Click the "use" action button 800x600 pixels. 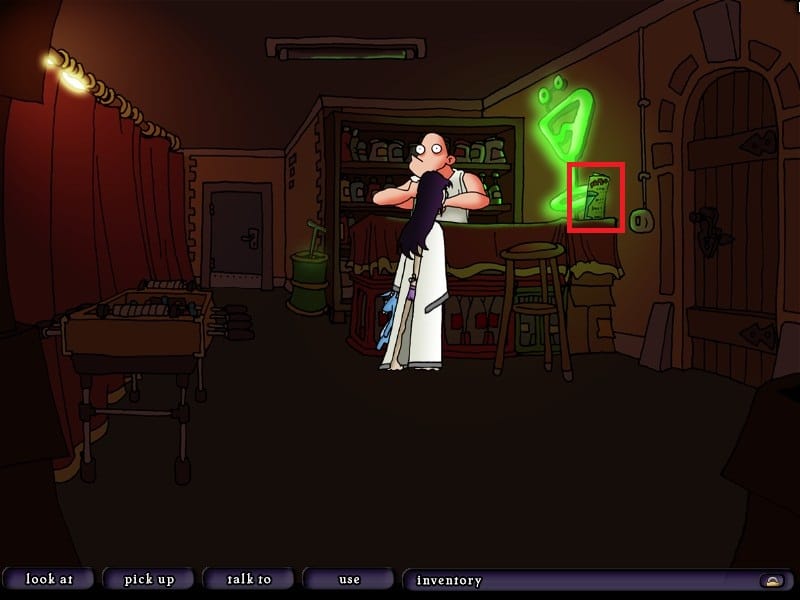tap(348, 579)
